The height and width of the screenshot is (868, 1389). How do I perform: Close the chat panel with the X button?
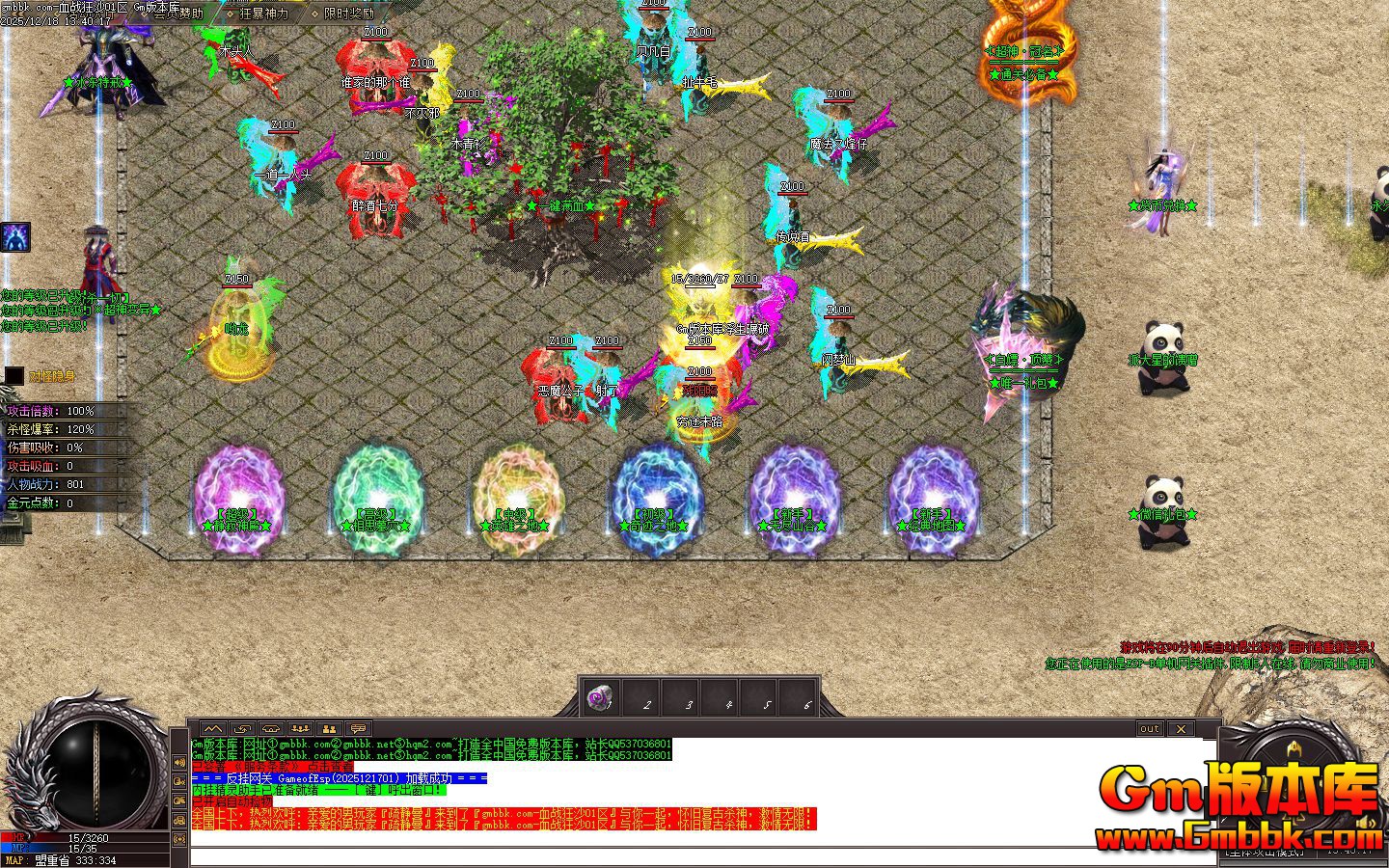pyautogui.click(x=1182, y=729)
